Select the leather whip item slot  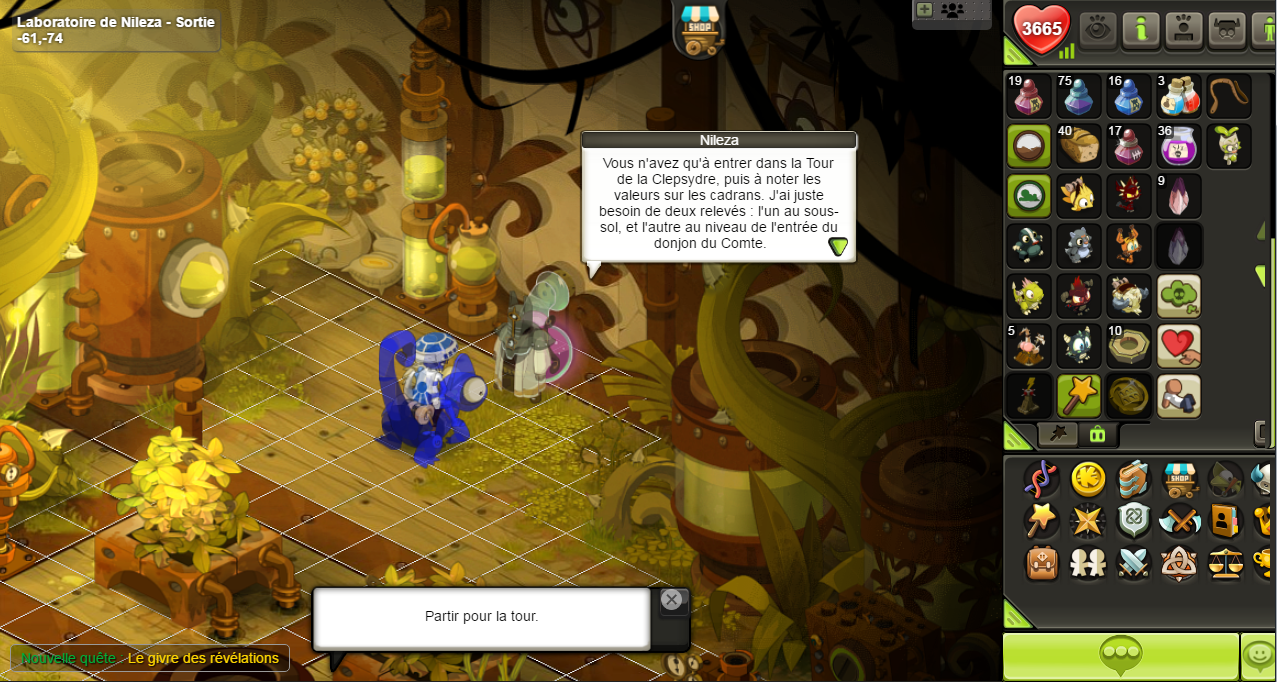1229,96
